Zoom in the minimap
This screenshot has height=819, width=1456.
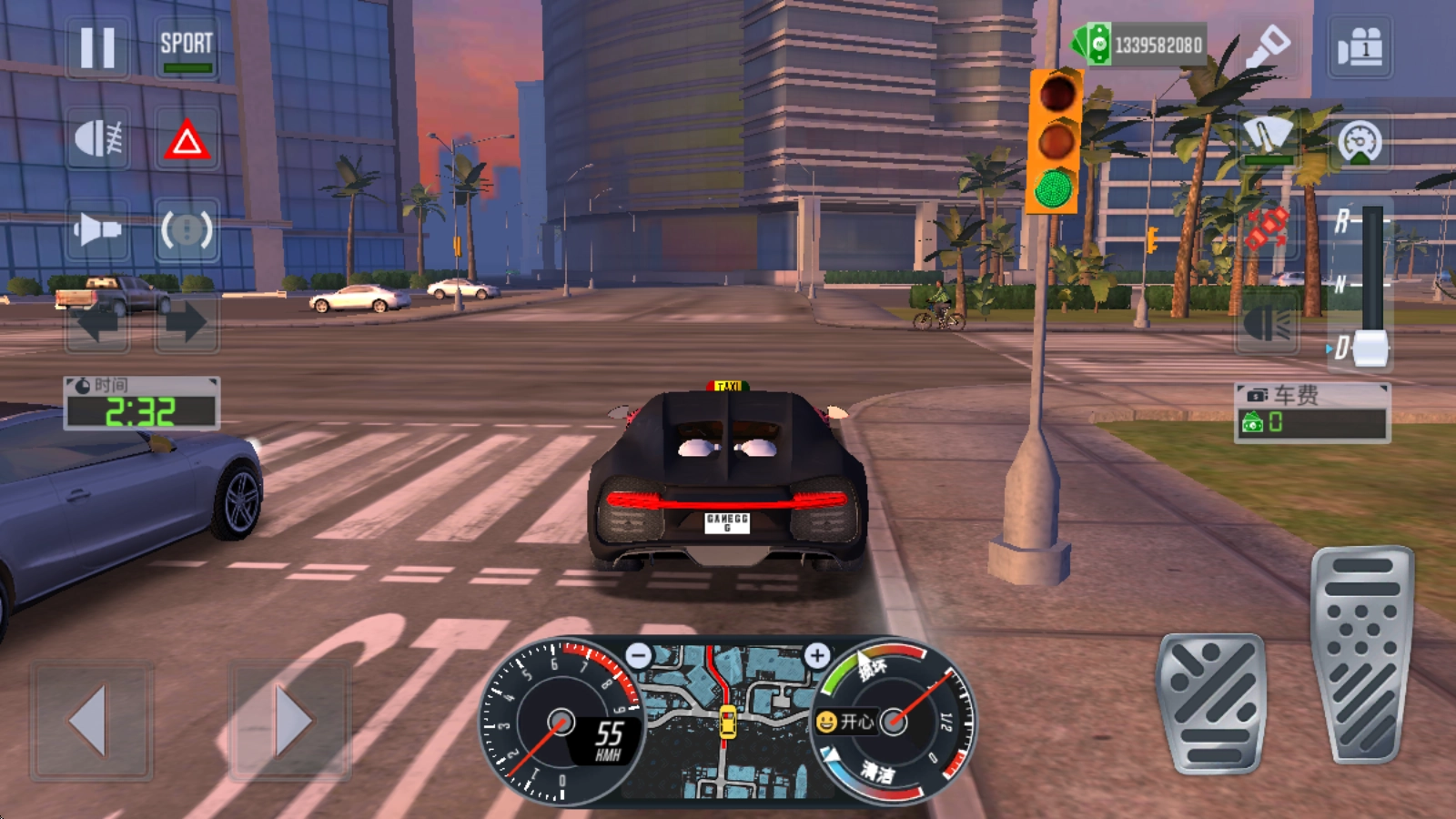[816, 654]
